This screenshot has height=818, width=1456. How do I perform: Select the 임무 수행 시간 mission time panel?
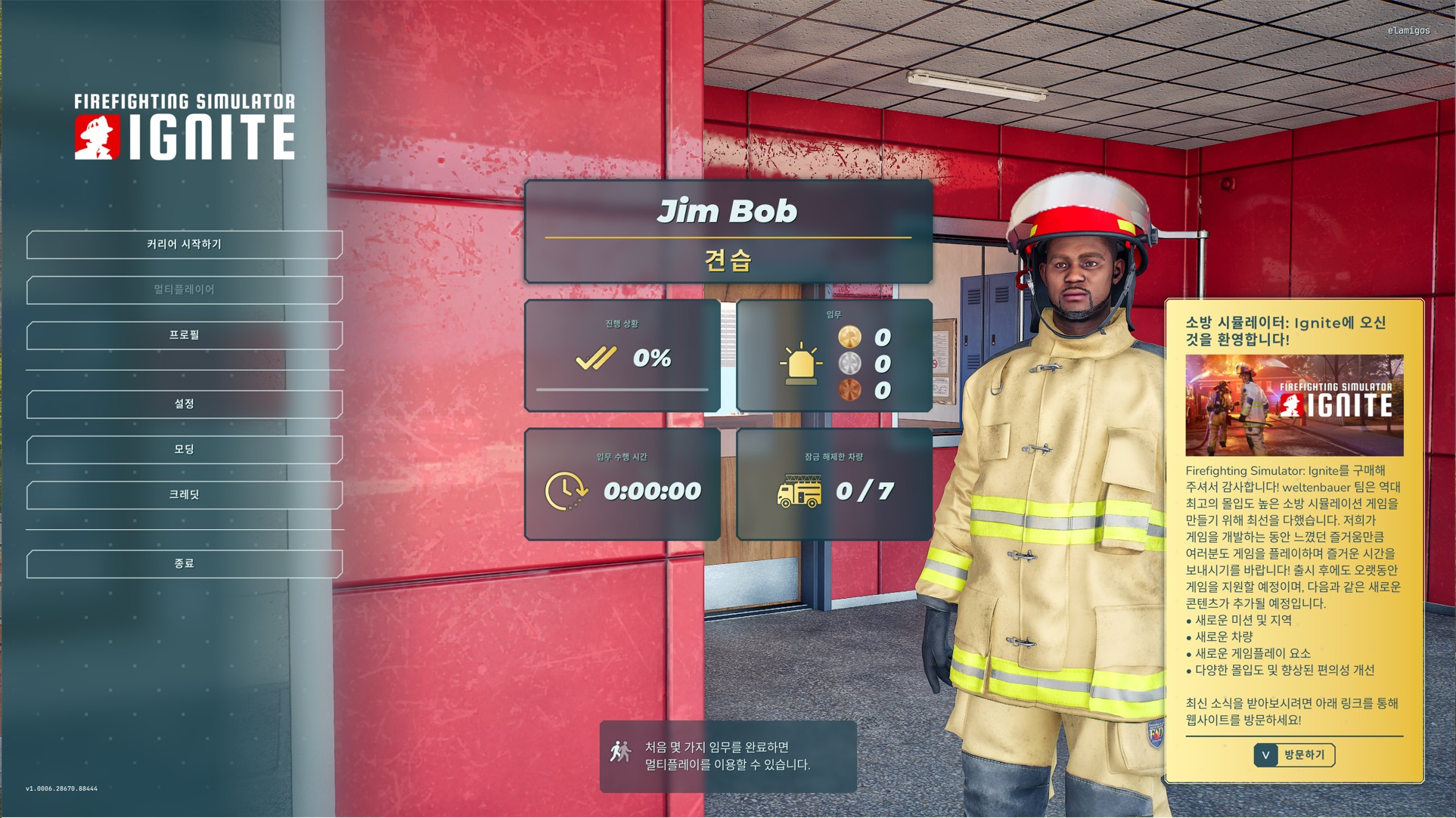(x=622, y=484)
